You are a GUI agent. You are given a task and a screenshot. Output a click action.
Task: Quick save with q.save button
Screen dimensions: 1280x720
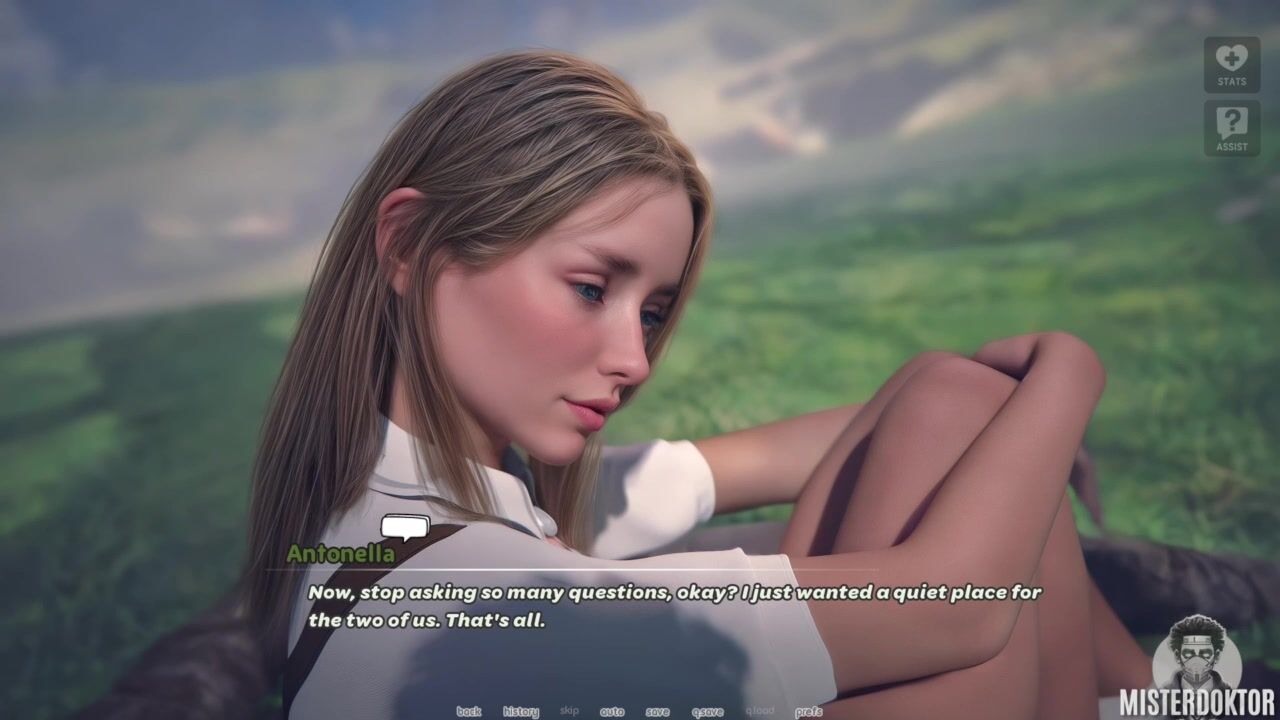(x=707, y=711)
